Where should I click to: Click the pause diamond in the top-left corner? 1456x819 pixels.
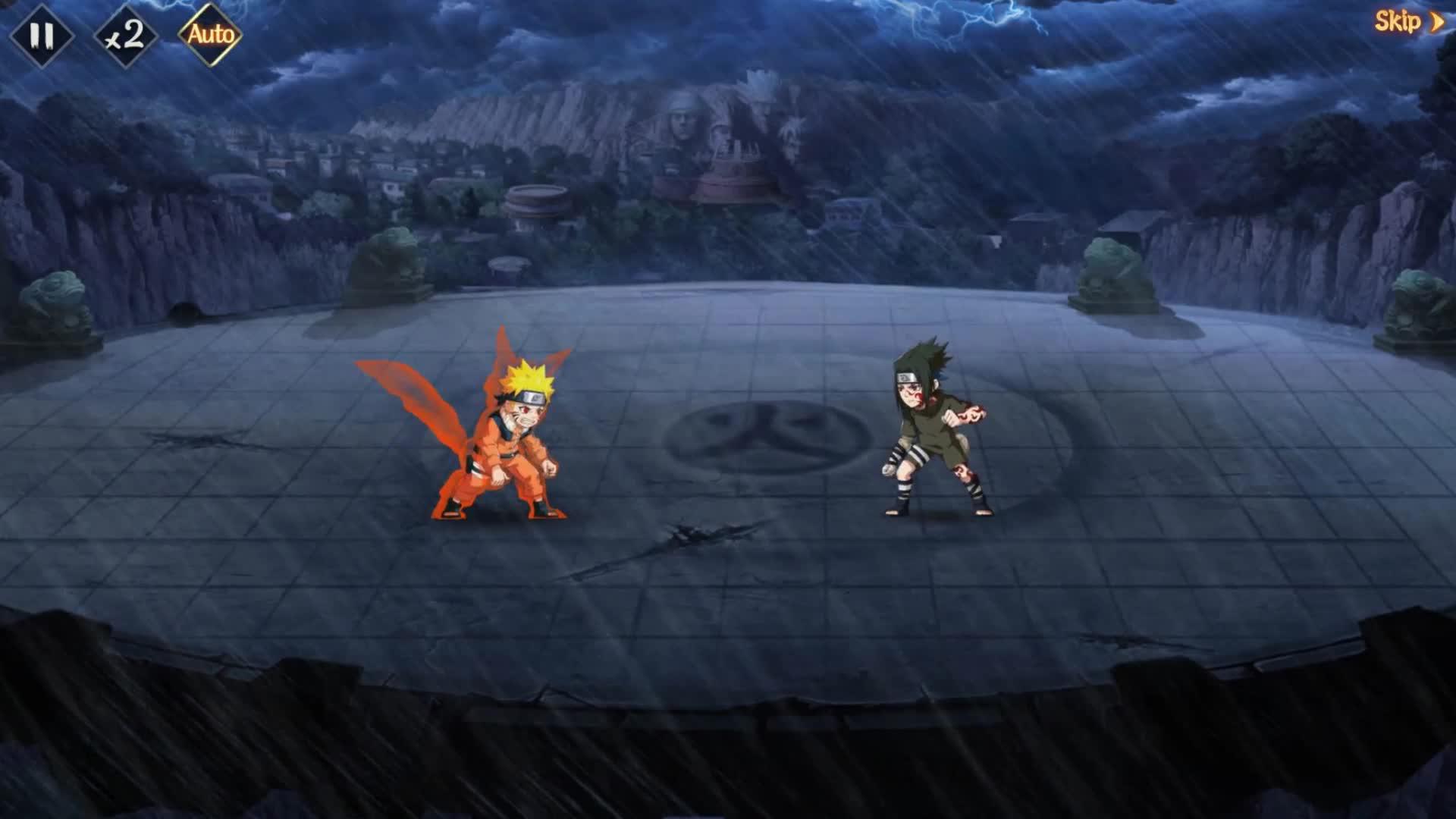pyautogui.click(x=43, y=33)
